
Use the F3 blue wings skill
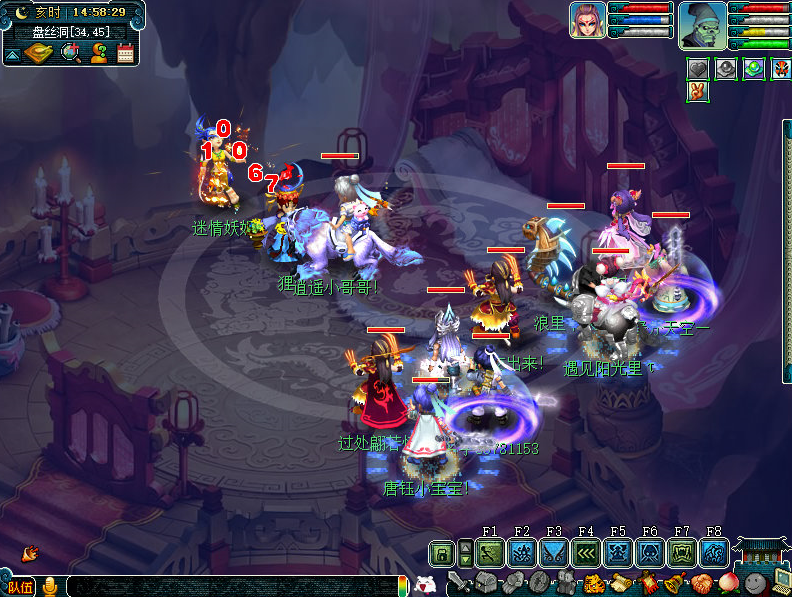tap(553, 552)
